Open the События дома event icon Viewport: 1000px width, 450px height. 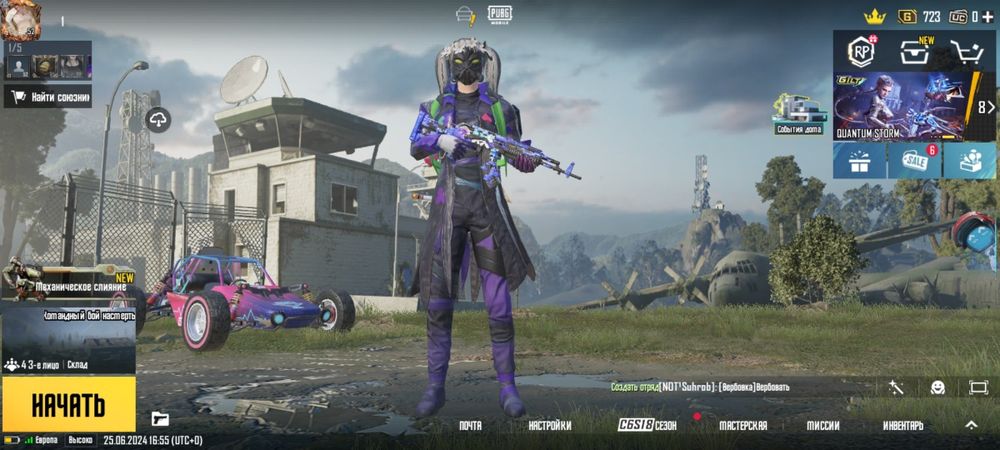[799, 114]
